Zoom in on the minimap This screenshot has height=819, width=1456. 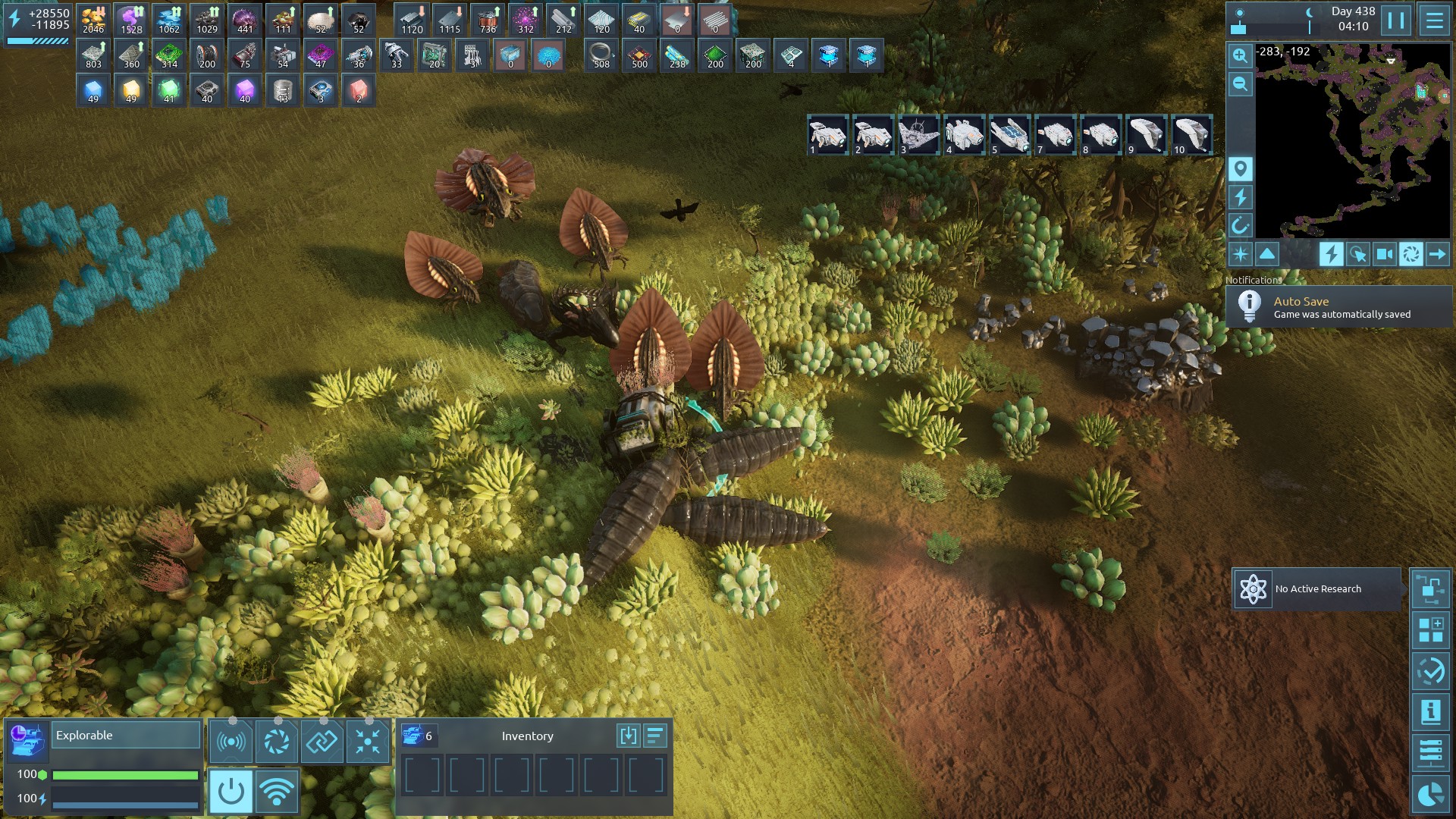[1240, 55]
